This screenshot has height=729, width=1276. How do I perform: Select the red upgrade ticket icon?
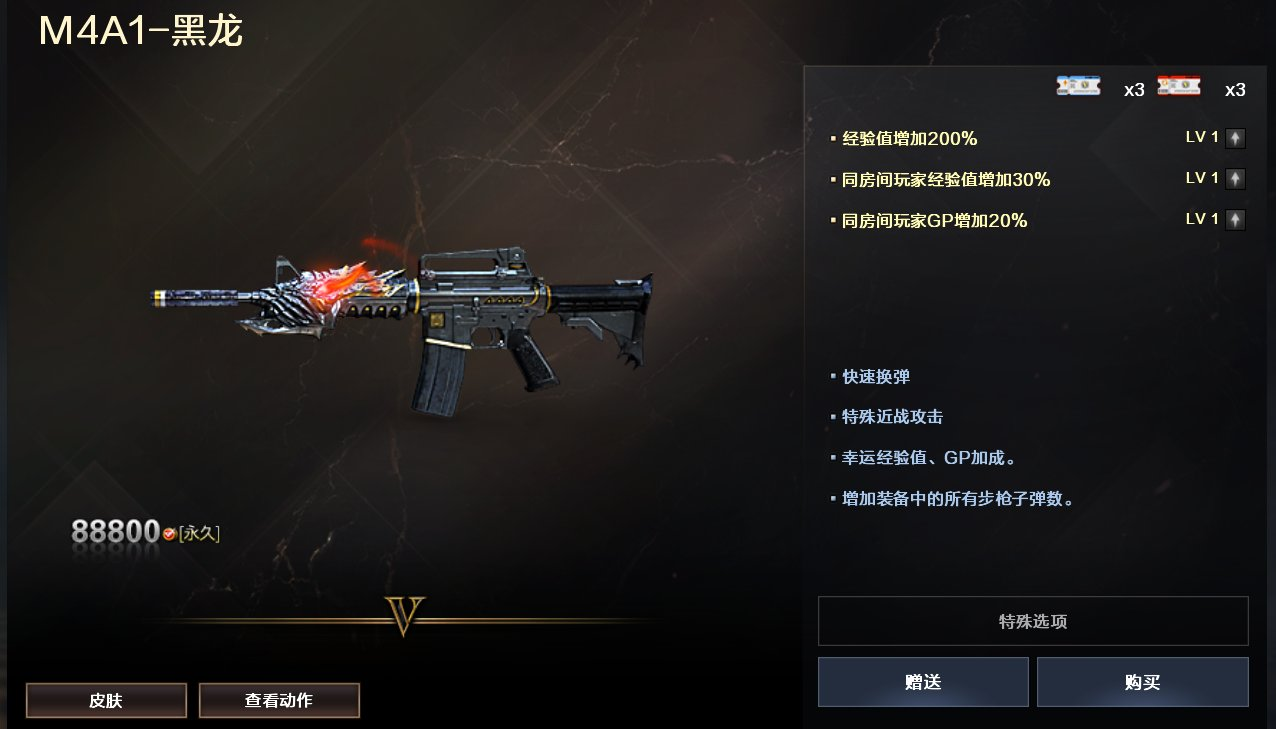coord(1179,87)
